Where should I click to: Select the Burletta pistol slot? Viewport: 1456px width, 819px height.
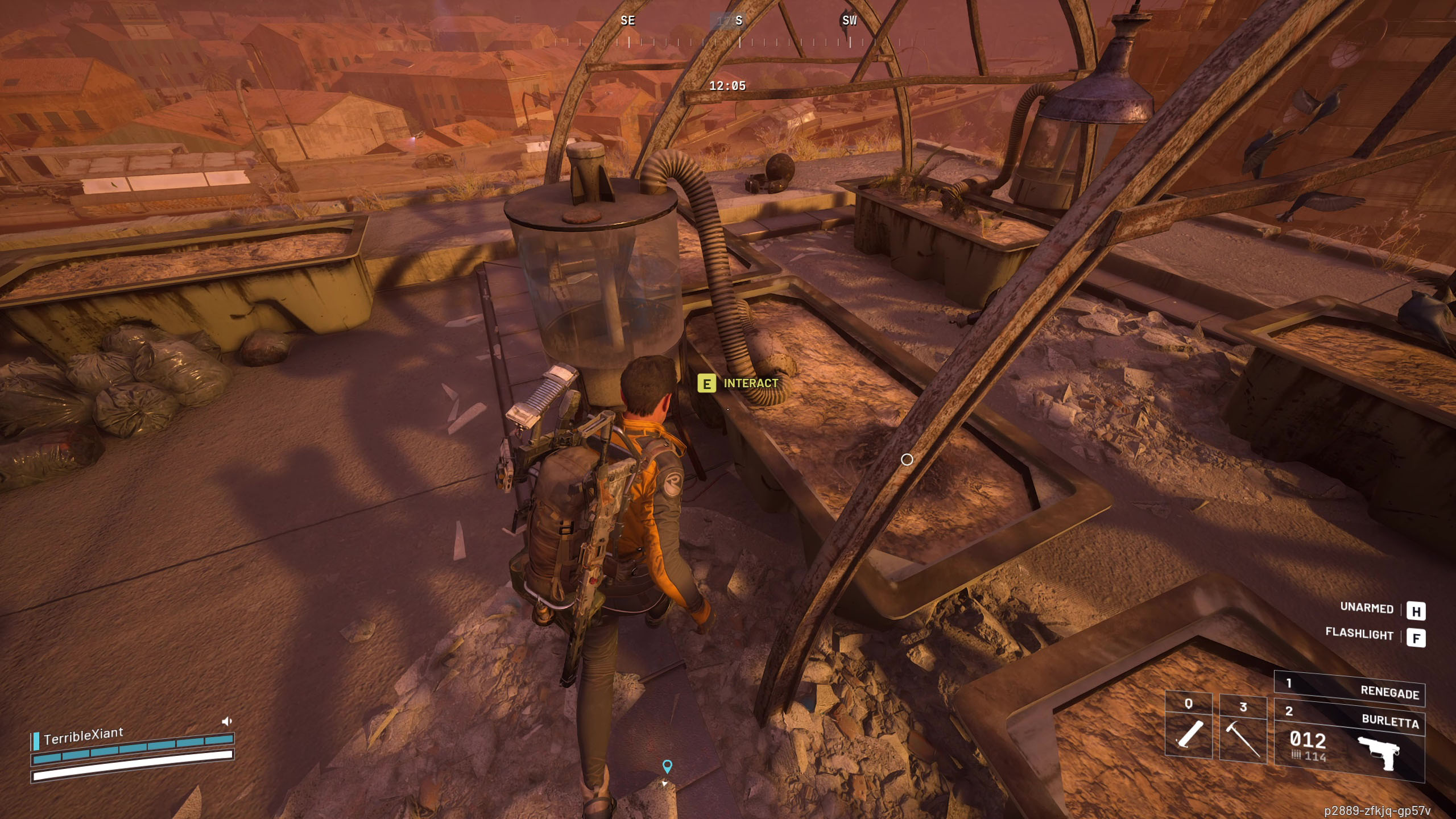click(1349, 741)
